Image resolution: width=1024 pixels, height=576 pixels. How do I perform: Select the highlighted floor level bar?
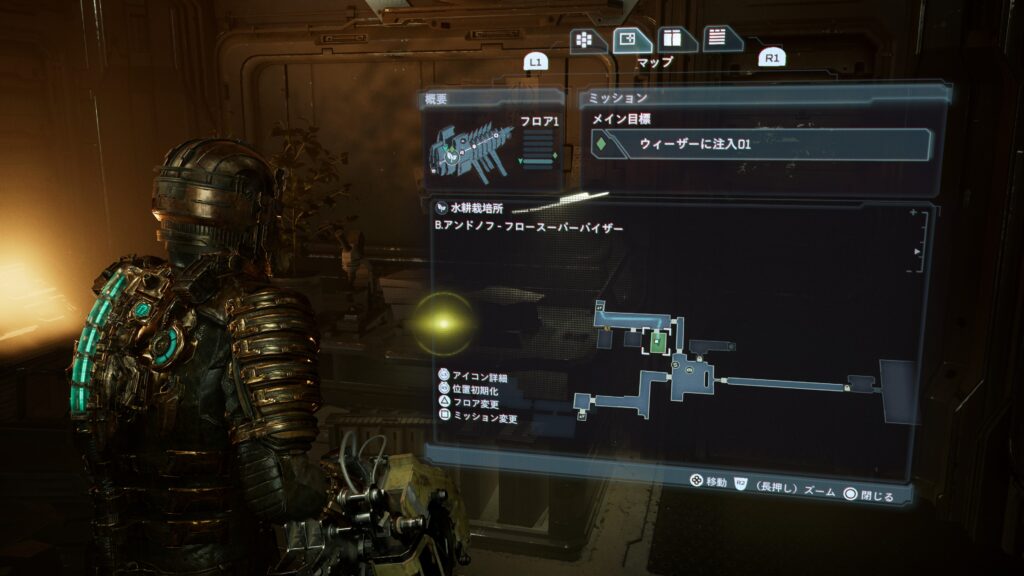540,159
